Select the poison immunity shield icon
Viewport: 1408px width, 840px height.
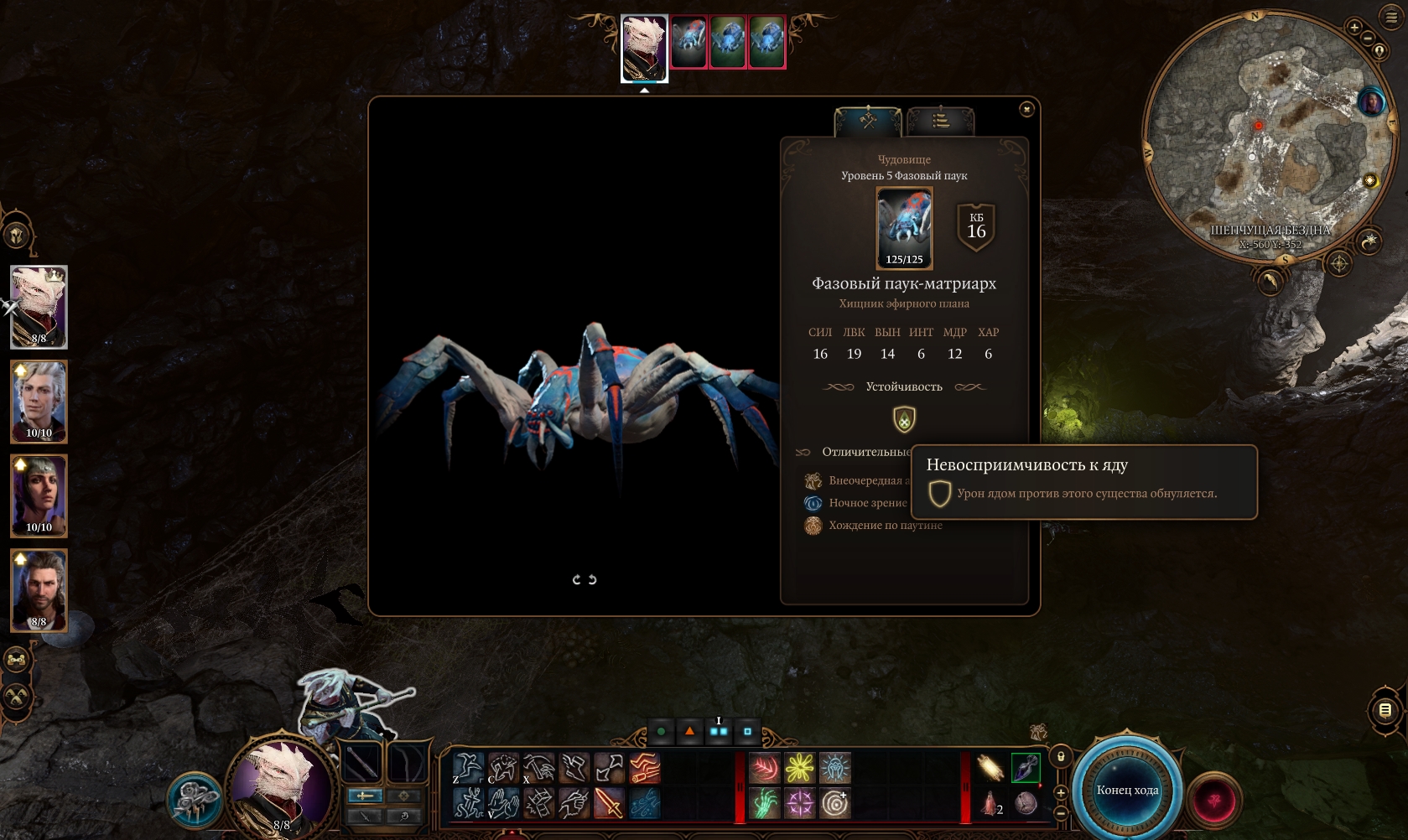904,419
